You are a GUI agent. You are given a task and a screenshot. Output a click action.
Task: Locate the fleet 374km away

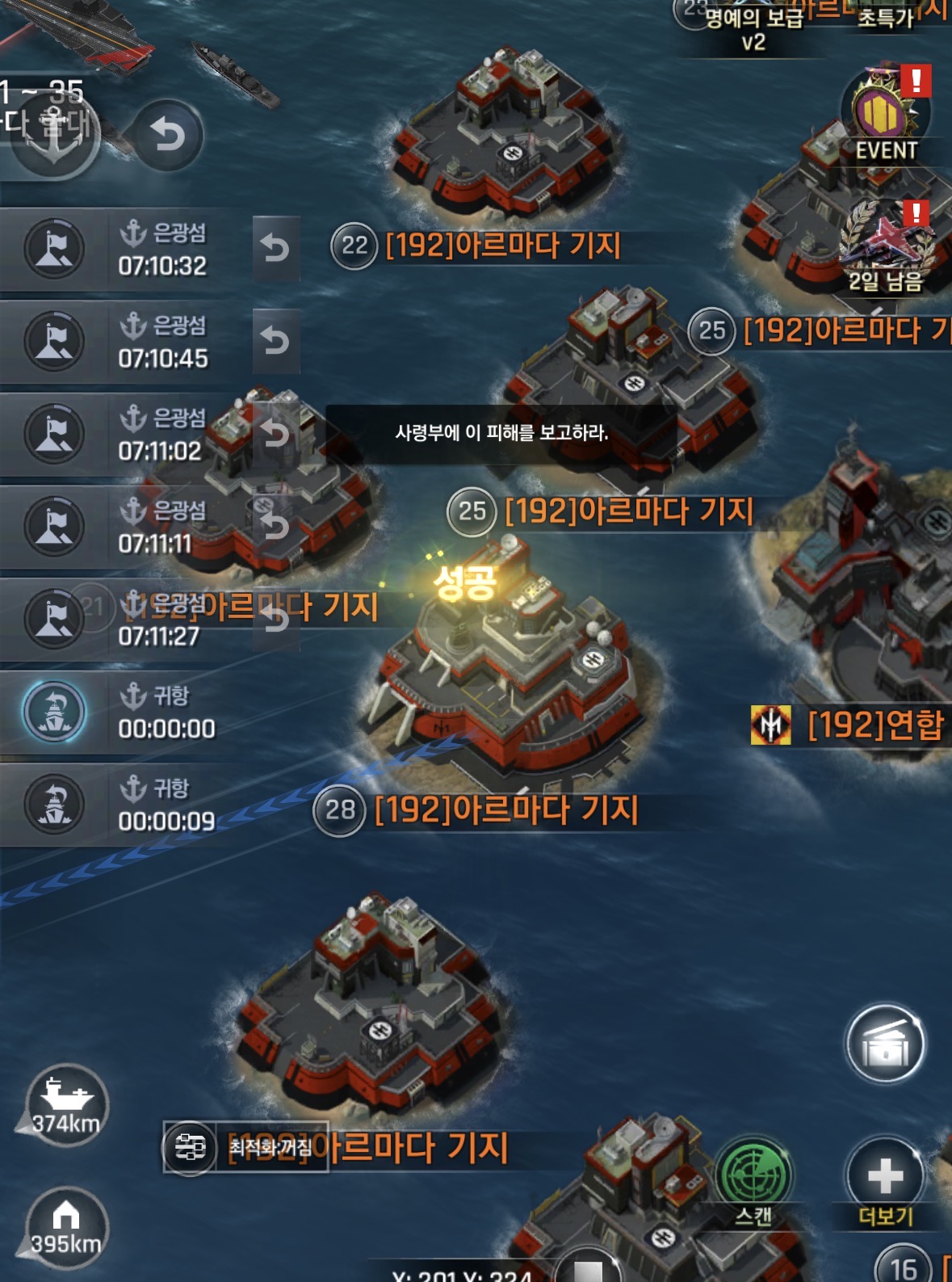point(66,1104)
